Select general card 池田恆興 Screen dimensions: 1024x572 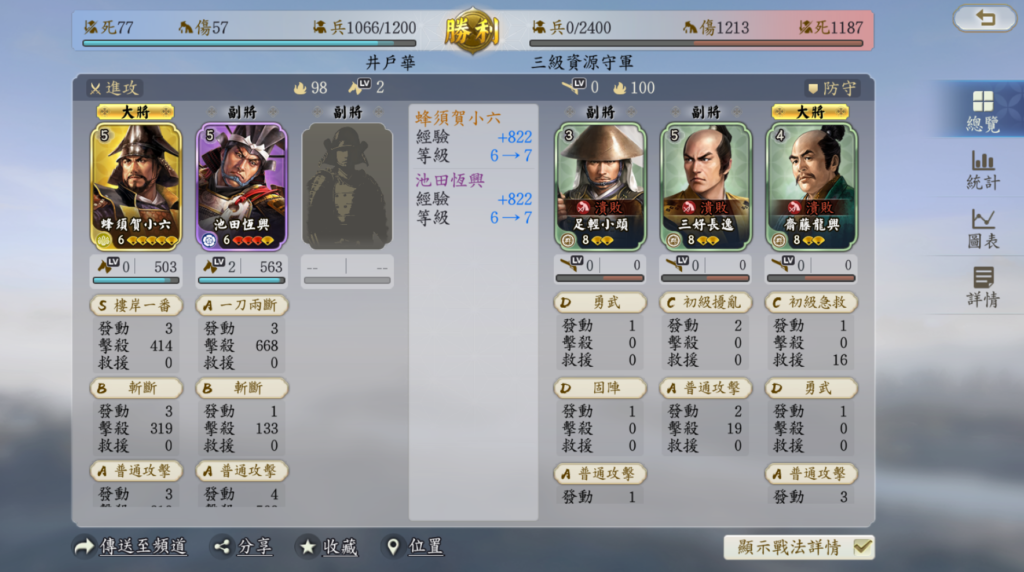pos(242,185)
